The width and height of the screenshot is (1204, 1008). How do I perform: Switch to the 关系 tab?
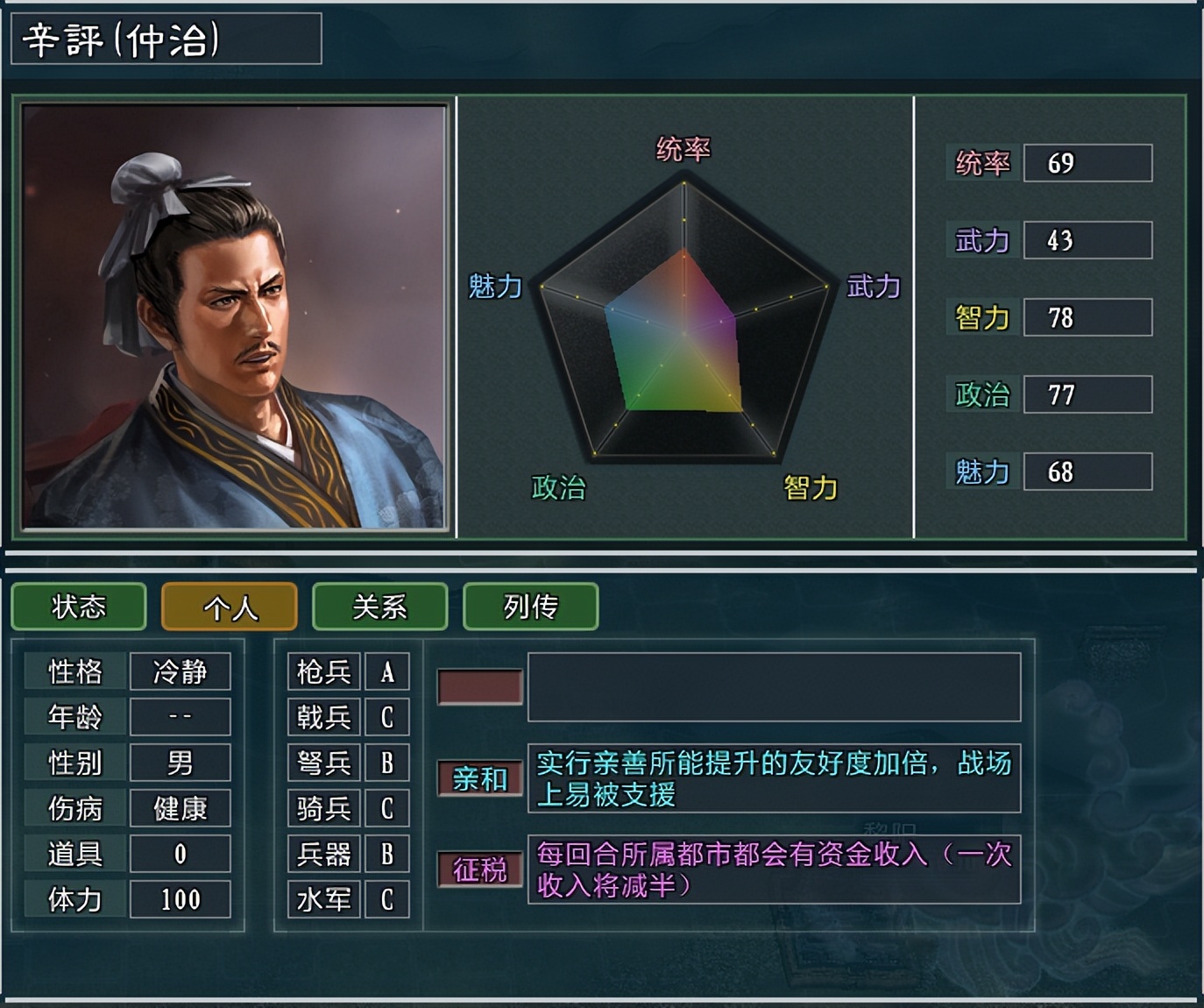pyautogui.click(x=379, y=607)
